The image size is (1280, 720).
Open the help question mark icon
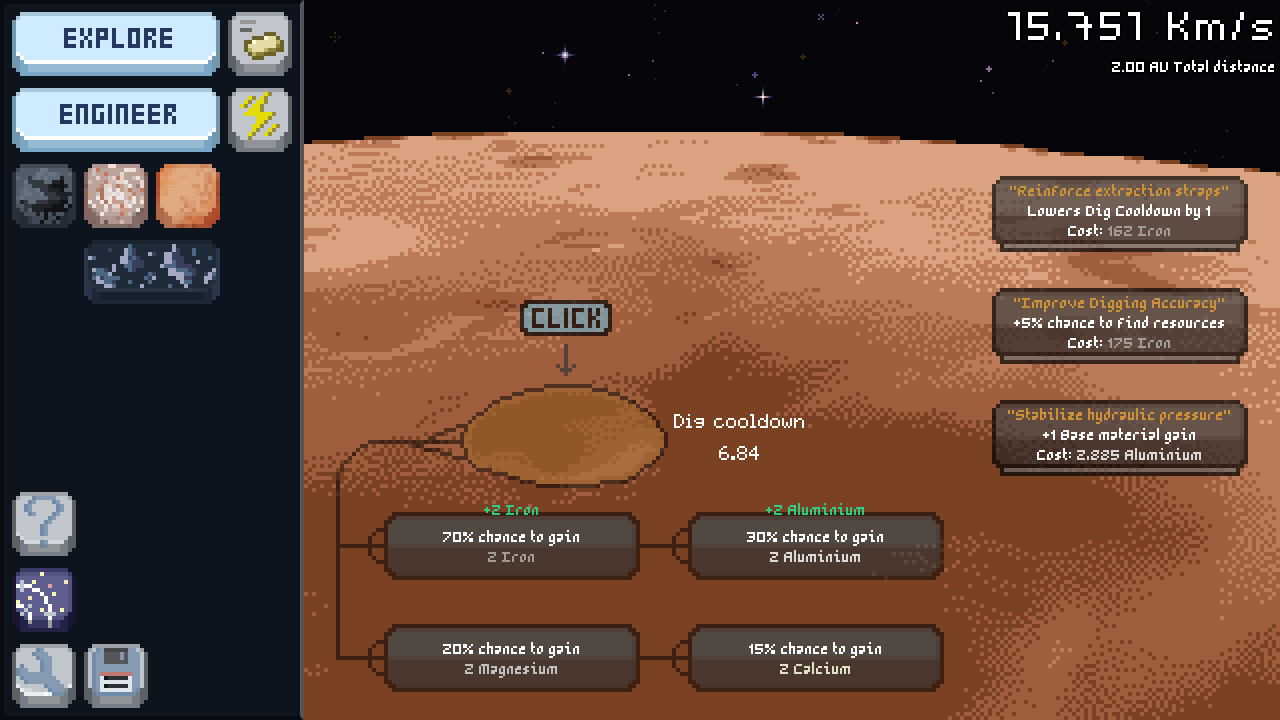(43, 522)
